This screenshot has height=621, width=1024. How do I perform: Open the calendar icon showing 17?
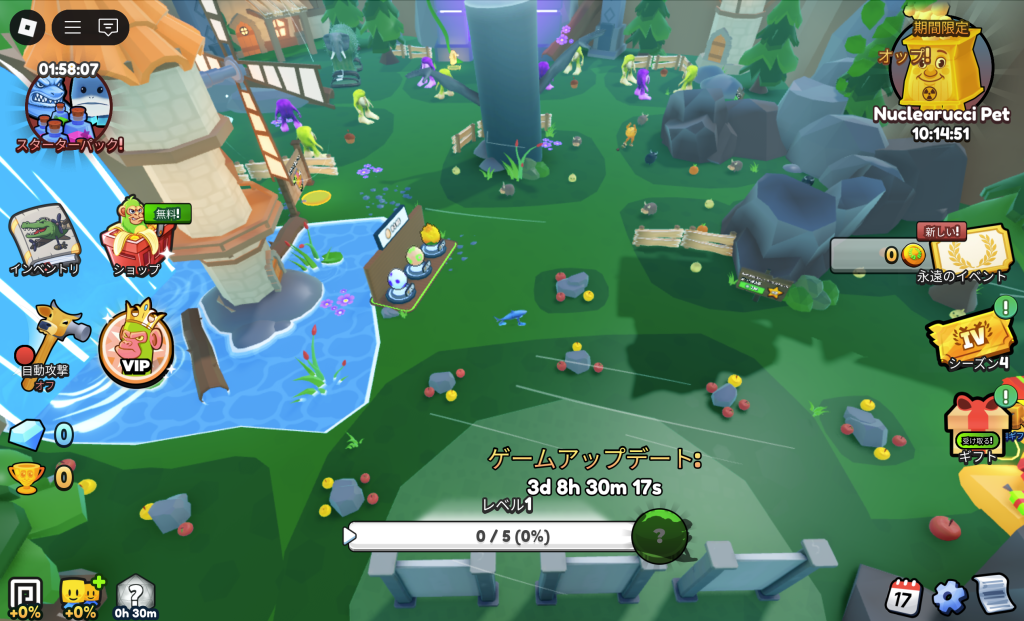pyautogui.click(x=903, y=597)
